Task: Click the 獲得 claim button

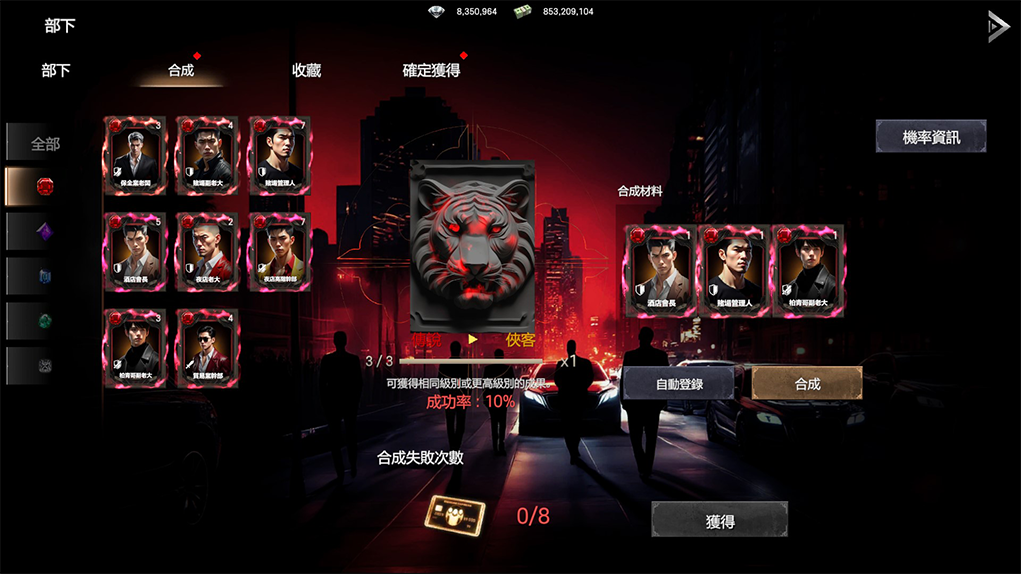Action: tap(720, 521)
